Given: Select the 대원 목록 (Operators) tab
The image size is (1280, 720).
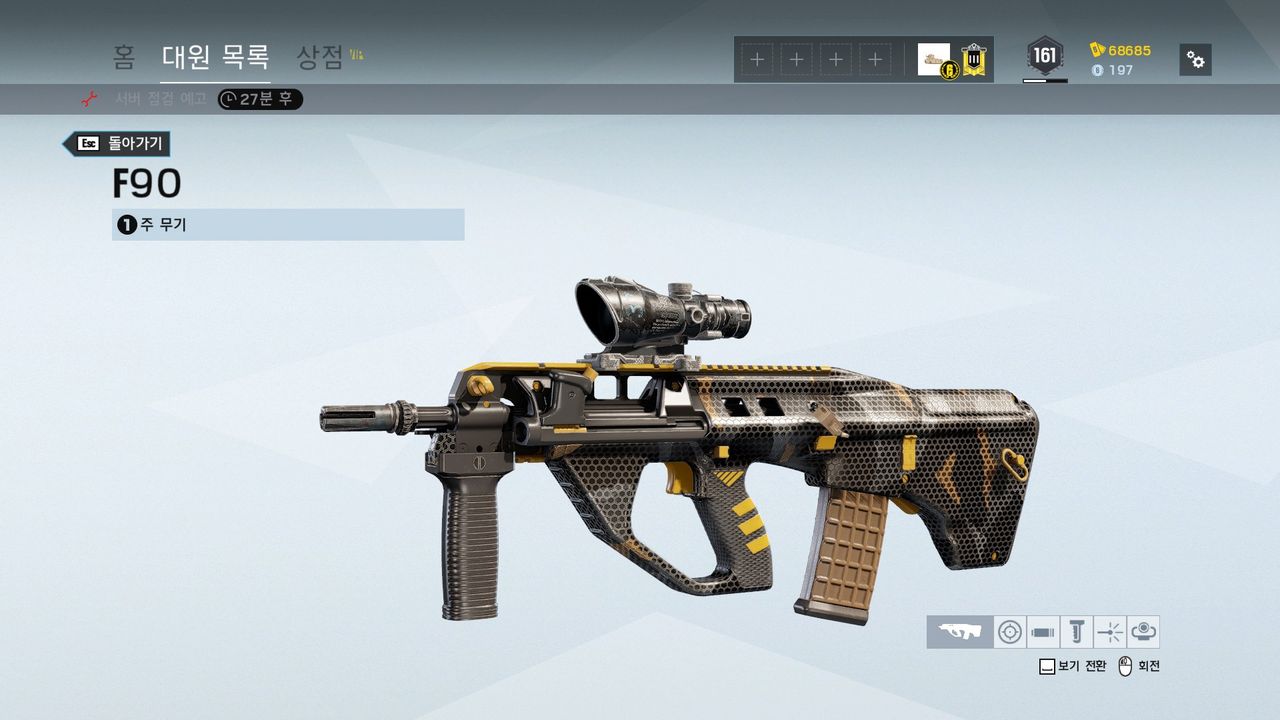Looking at the screenshot, I should (x=215, y=57).
